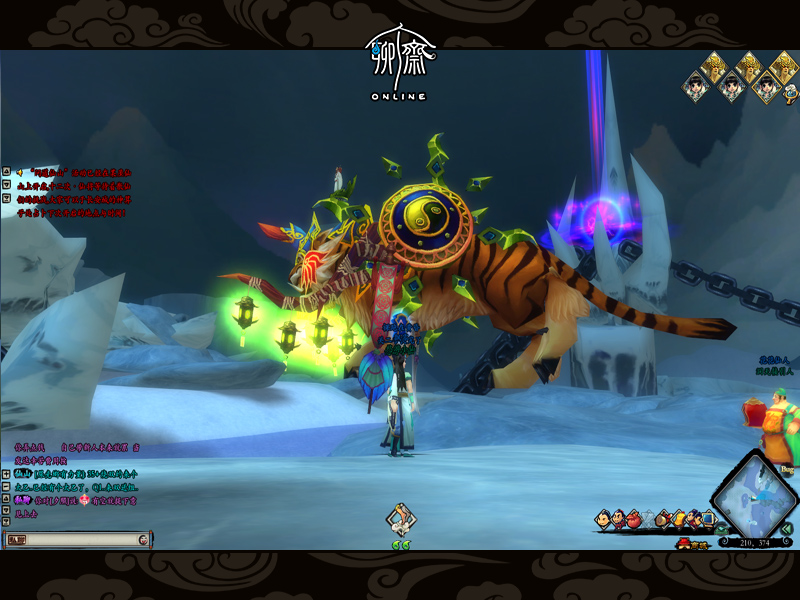Viewport: 800px width, 600px height.
Task: Open the drum icon in the menu bar
Action: pos(662,519)
